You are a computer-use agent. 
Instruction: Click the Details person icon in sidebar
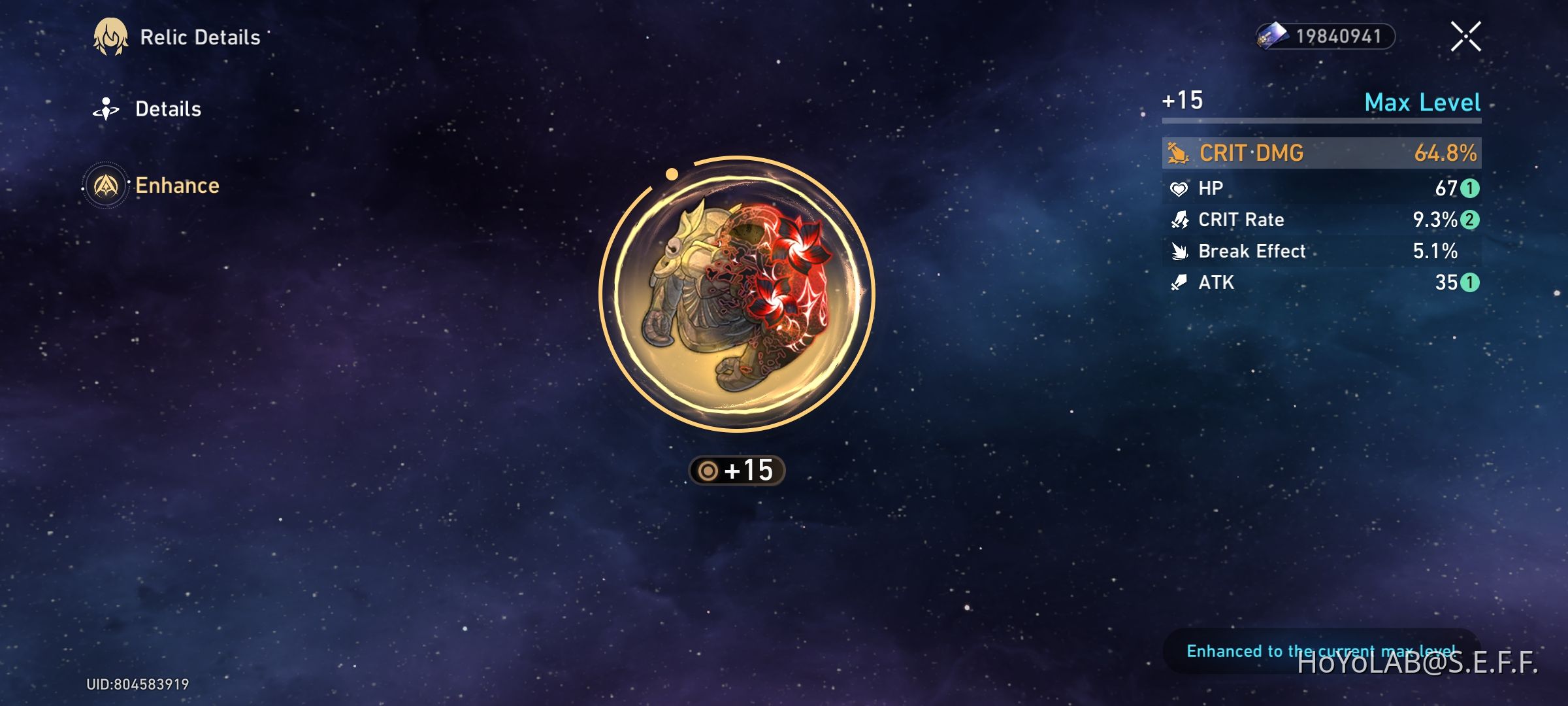106,109
